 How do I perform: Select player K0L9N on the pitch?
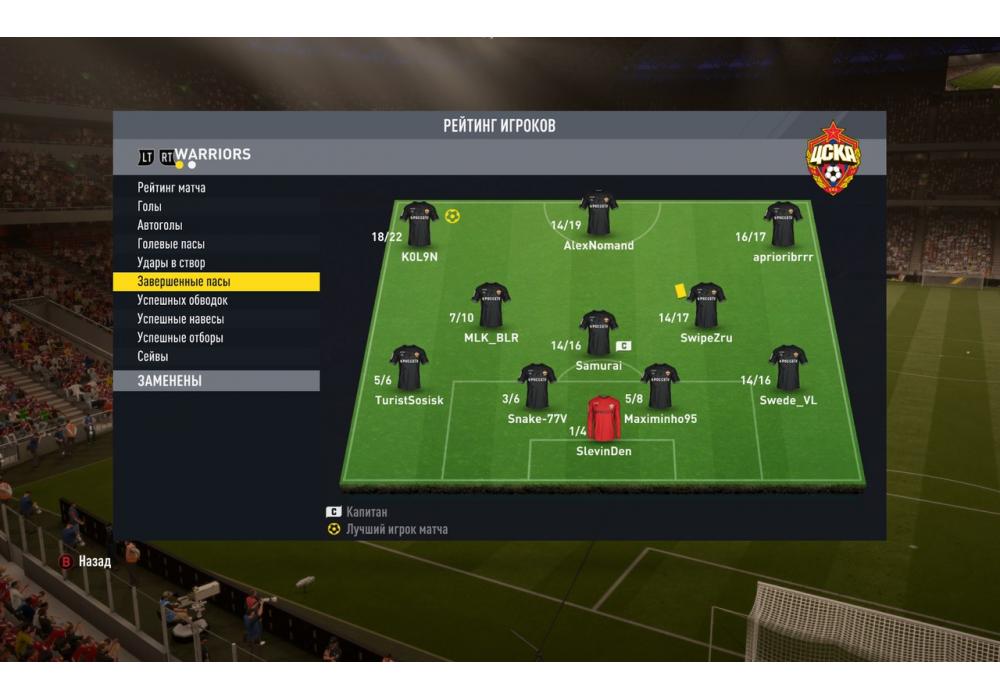(419, 224)
